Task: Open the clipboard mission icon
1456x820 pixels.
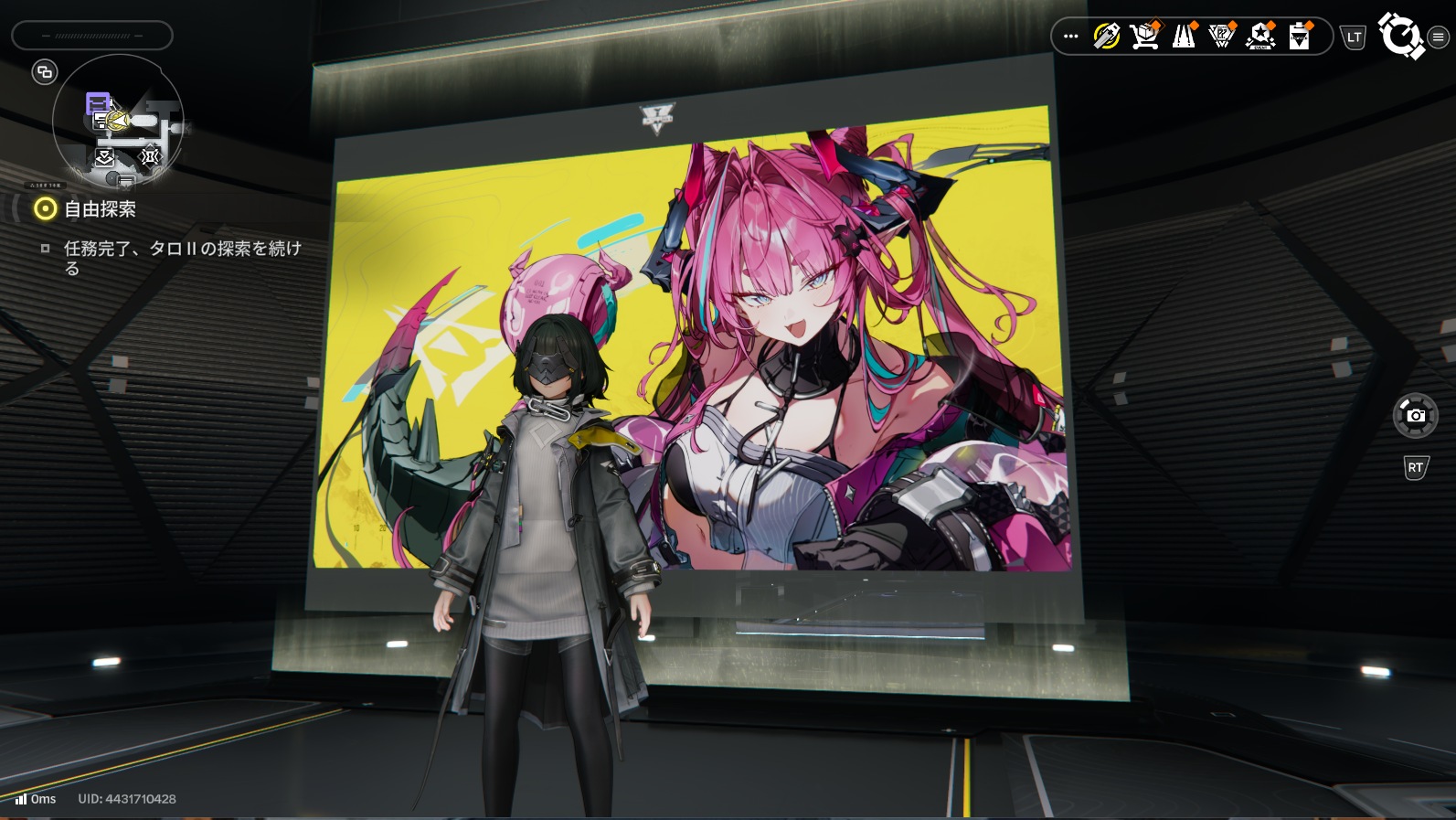Action: pos(1299,37)
